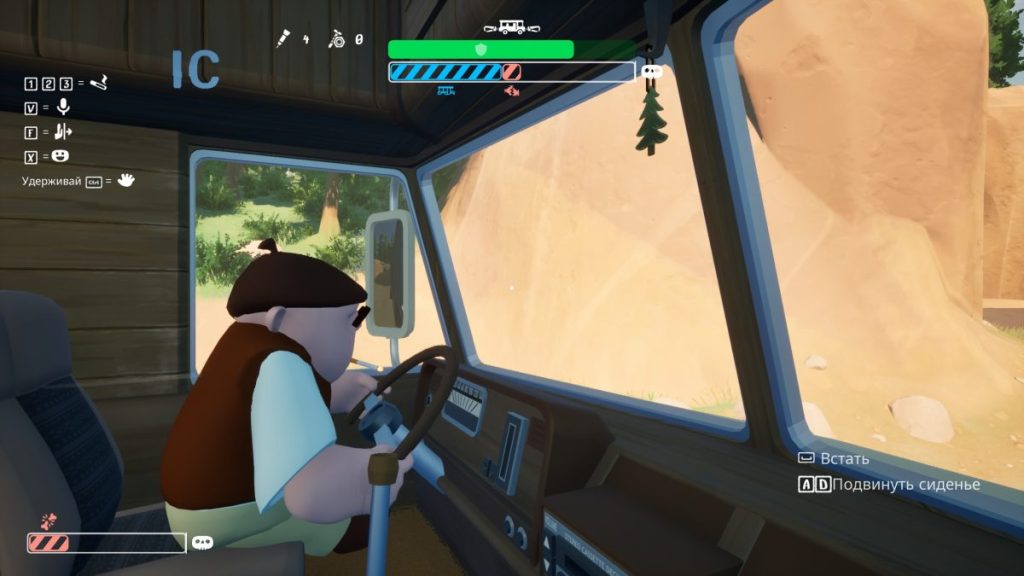Click the microphone voice chat icon
The image size is (1024, 576).
[63, 107]
